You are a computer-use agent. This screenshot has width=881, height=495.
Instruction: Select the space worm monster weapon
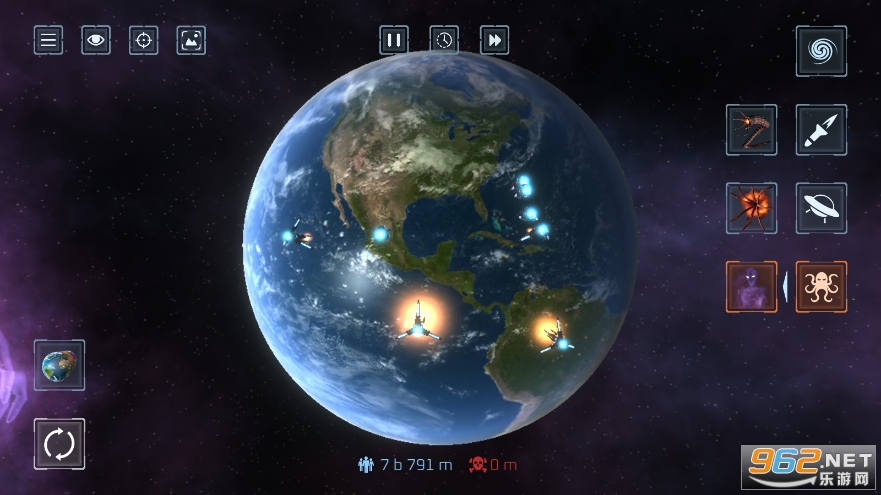click(x=751, y=130)
